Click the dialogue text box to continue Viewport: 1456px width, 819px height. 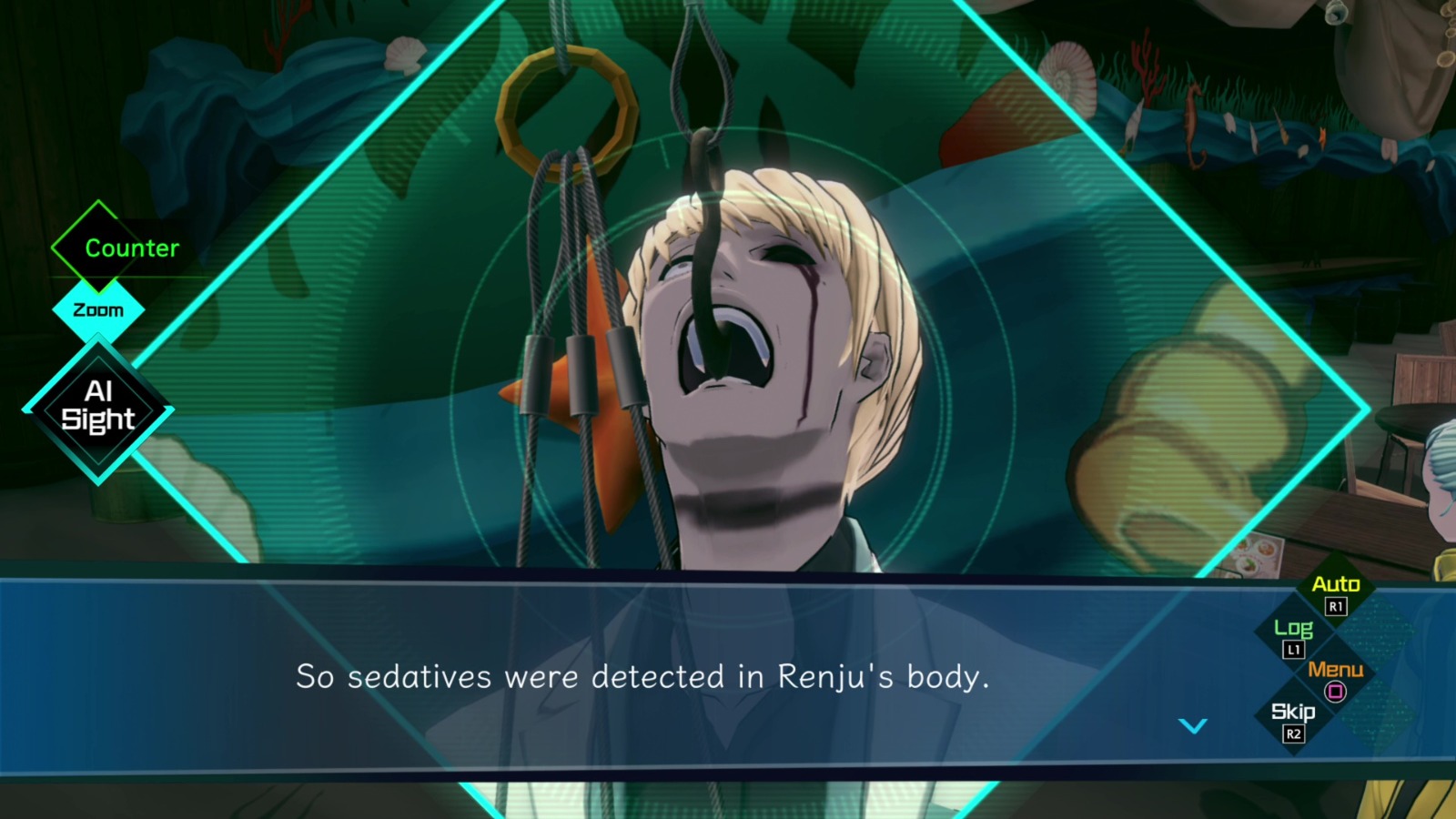[x=637, y=677]
